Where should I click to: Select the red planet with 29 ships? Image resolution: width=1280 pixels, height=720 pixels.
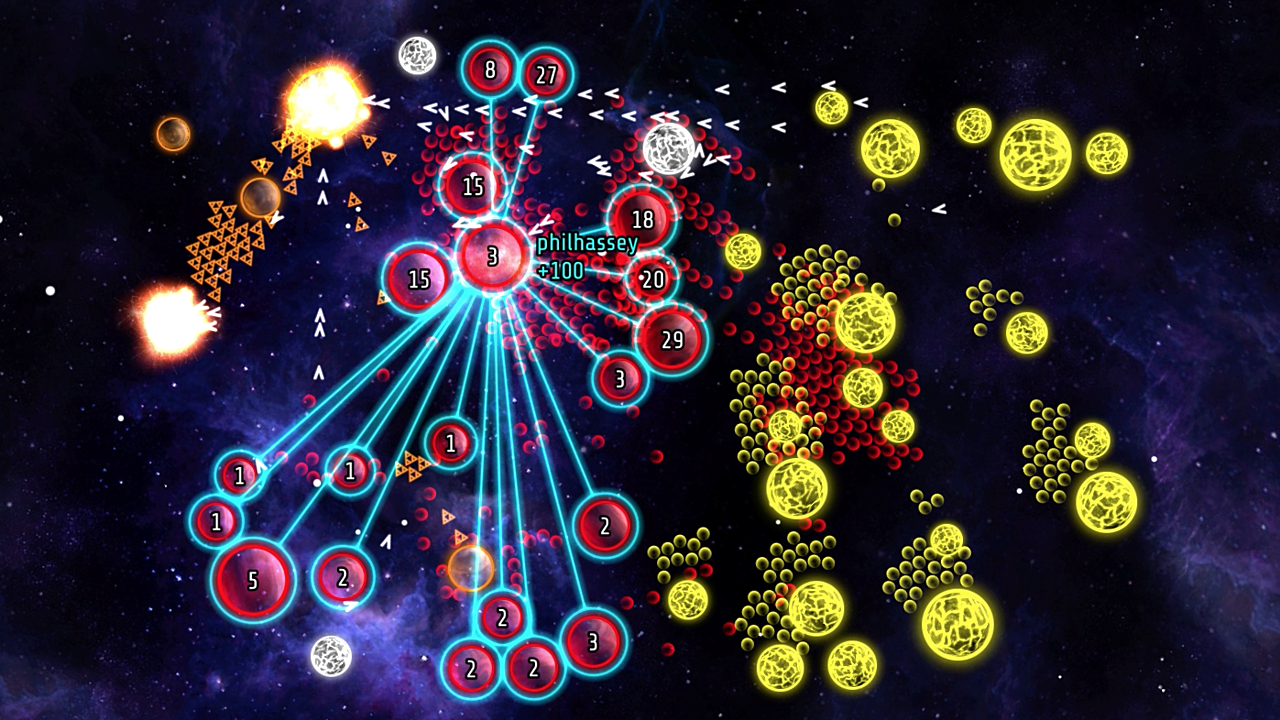point(672,340)
